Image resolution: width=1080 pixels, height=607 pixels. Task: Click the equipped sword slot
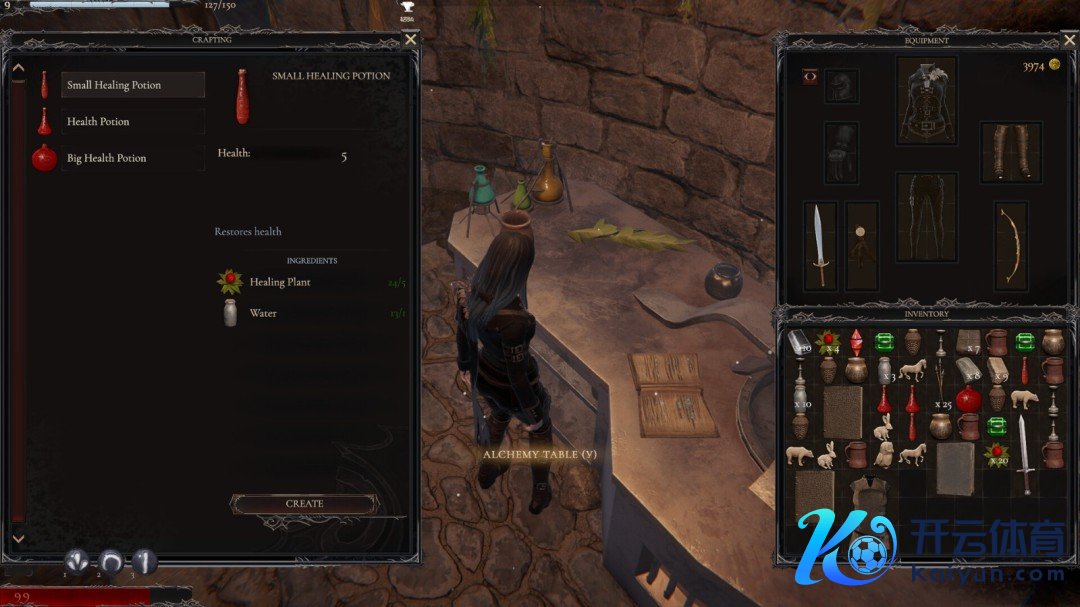click(819, 246)
